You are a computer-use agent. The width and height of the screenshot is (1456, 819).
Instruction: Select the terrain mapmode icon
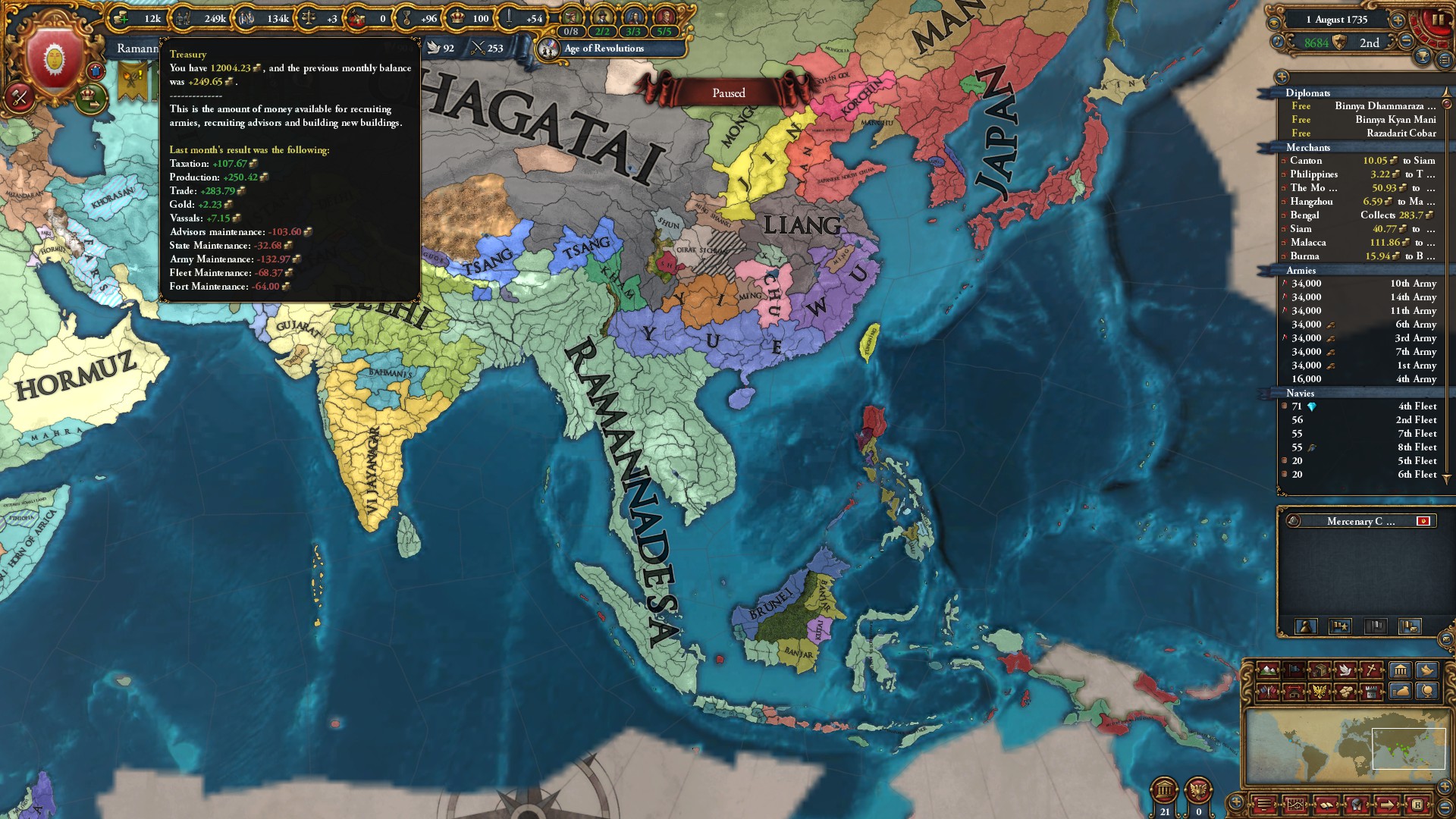[1266, 670]
